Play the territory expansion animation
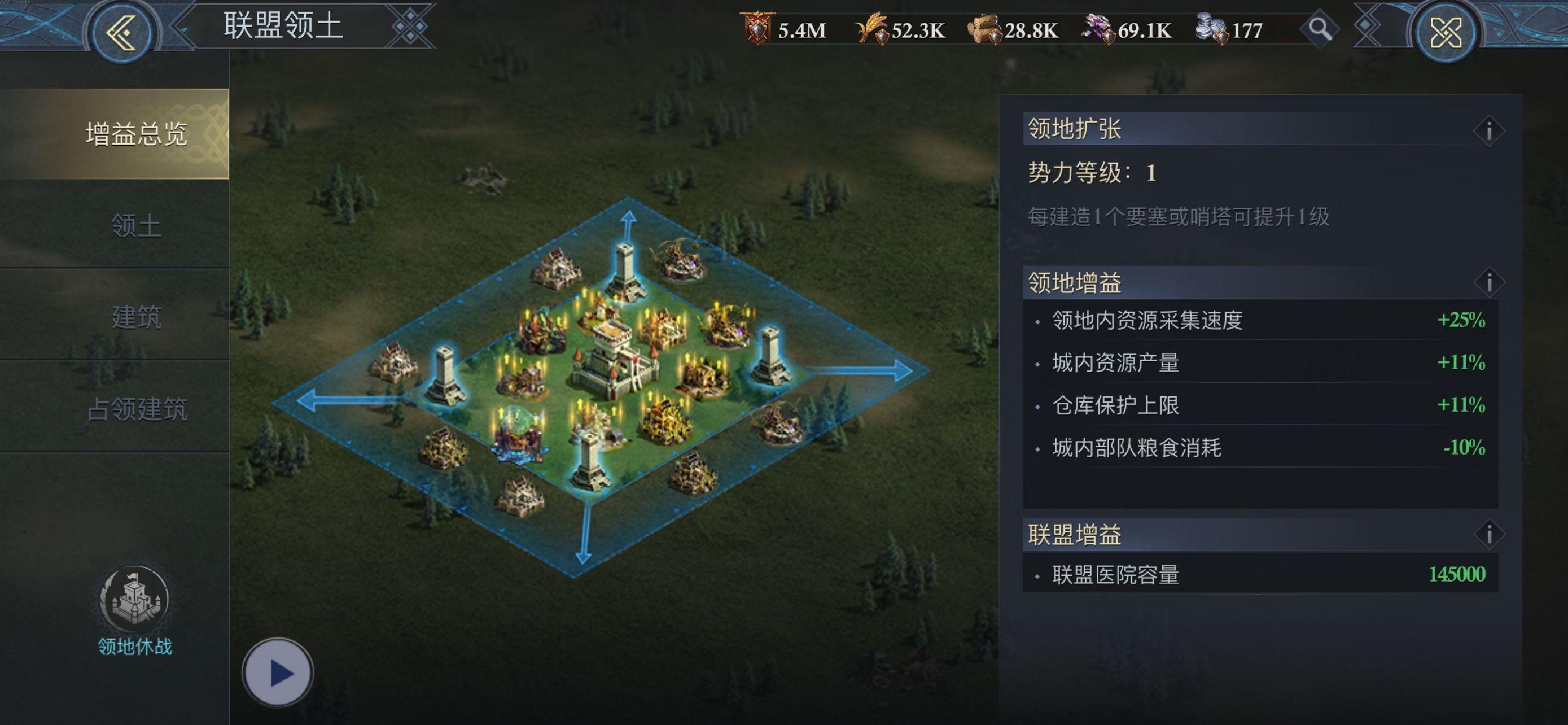Screen dimensions: 1568x725 pos(278,672)
